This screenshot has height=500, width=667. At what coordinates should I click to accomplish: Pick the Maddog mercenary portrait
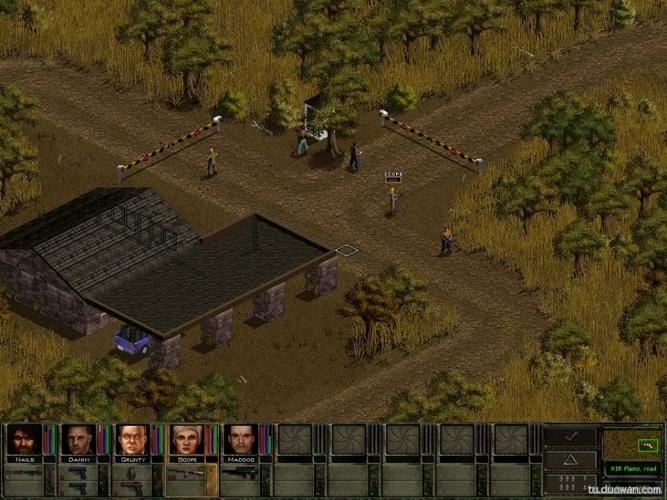click(x=241, y=439)
